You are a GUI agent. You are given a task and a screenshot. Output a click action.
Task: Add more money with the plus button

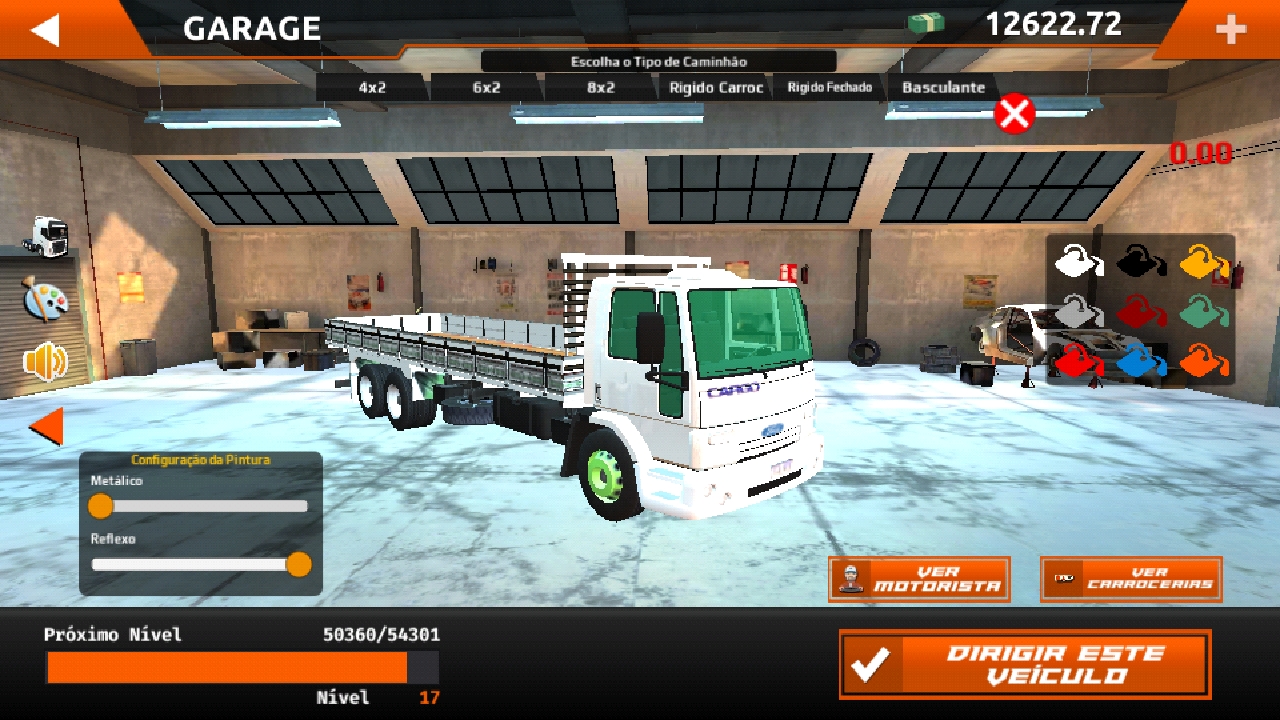[1231, 30]
